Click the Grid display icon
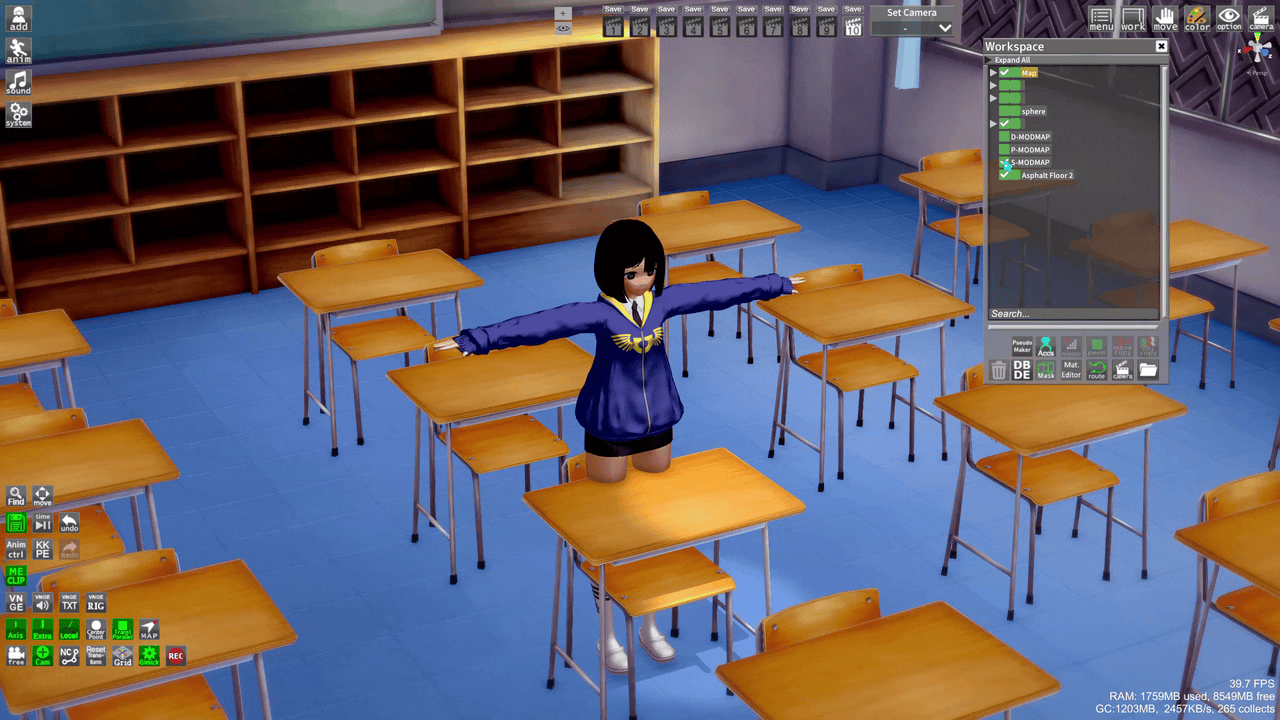This screenshot has height=720, width=1280. click(x=121, y=655)
